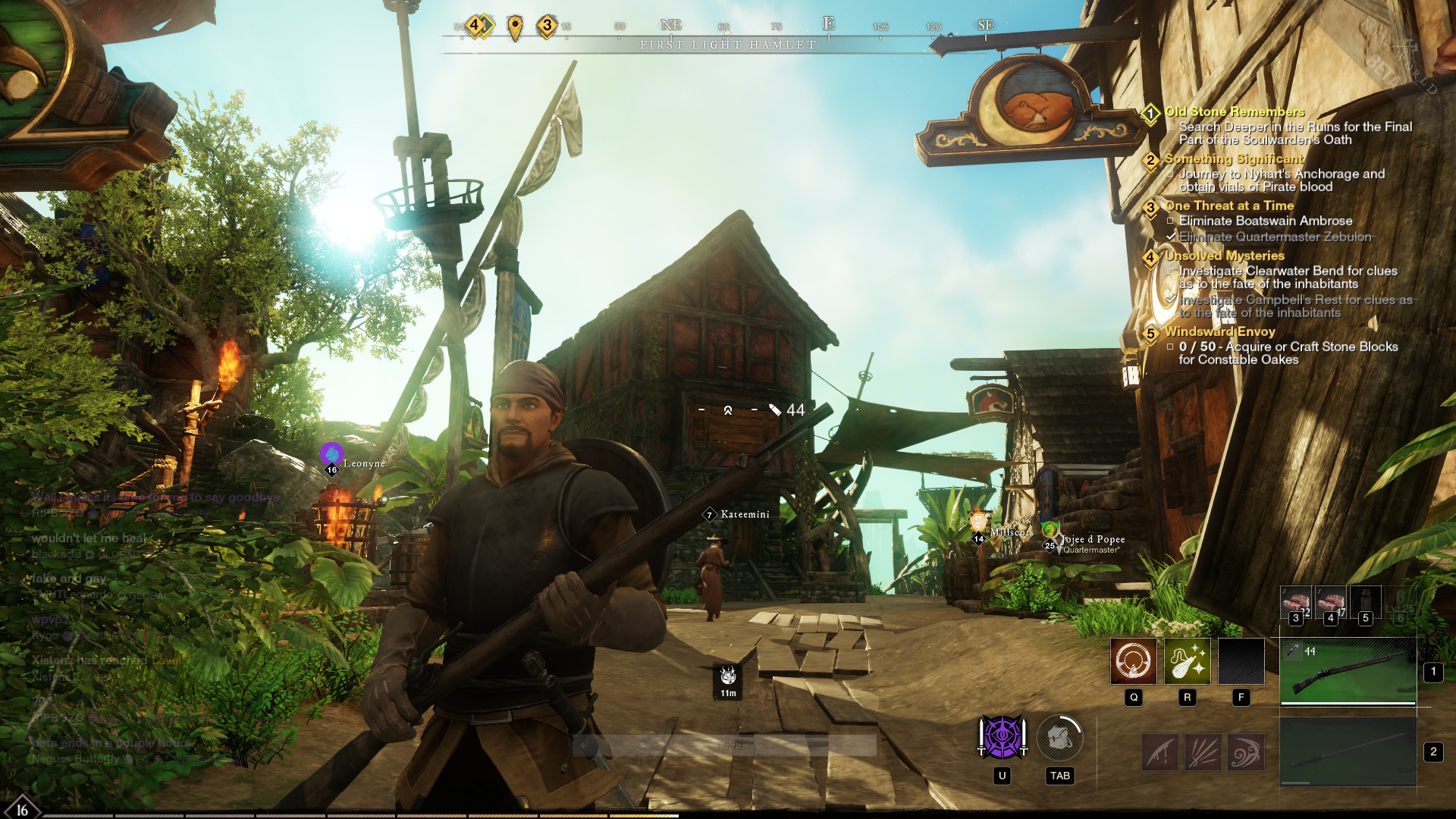Open the purple Syndicate faction emblem
Image resolution: width=1456 pixels, height=819 pixels.
1002,737
